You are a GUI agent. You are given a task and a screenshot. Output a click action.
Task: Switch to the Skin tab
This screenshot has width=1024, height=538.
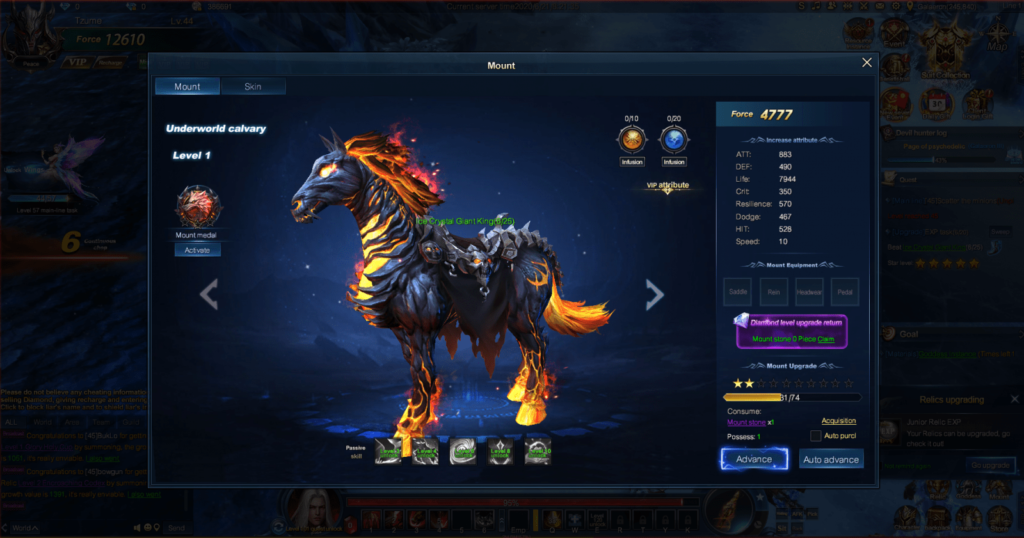pyautogui.click(x=253, y=87)
